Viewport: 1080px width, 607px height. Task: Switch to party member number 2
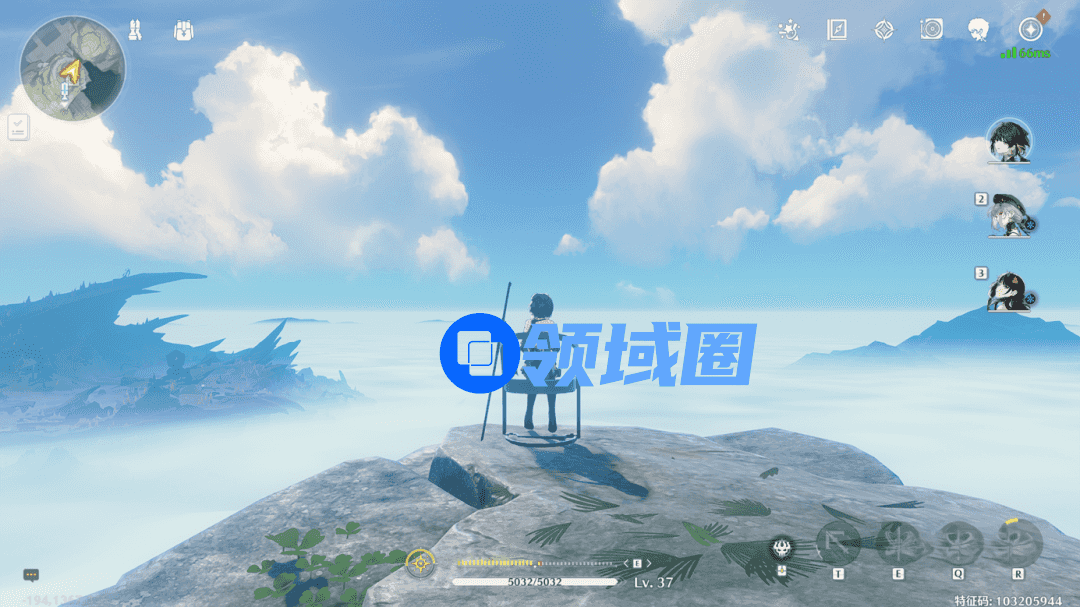point(1008,215)
